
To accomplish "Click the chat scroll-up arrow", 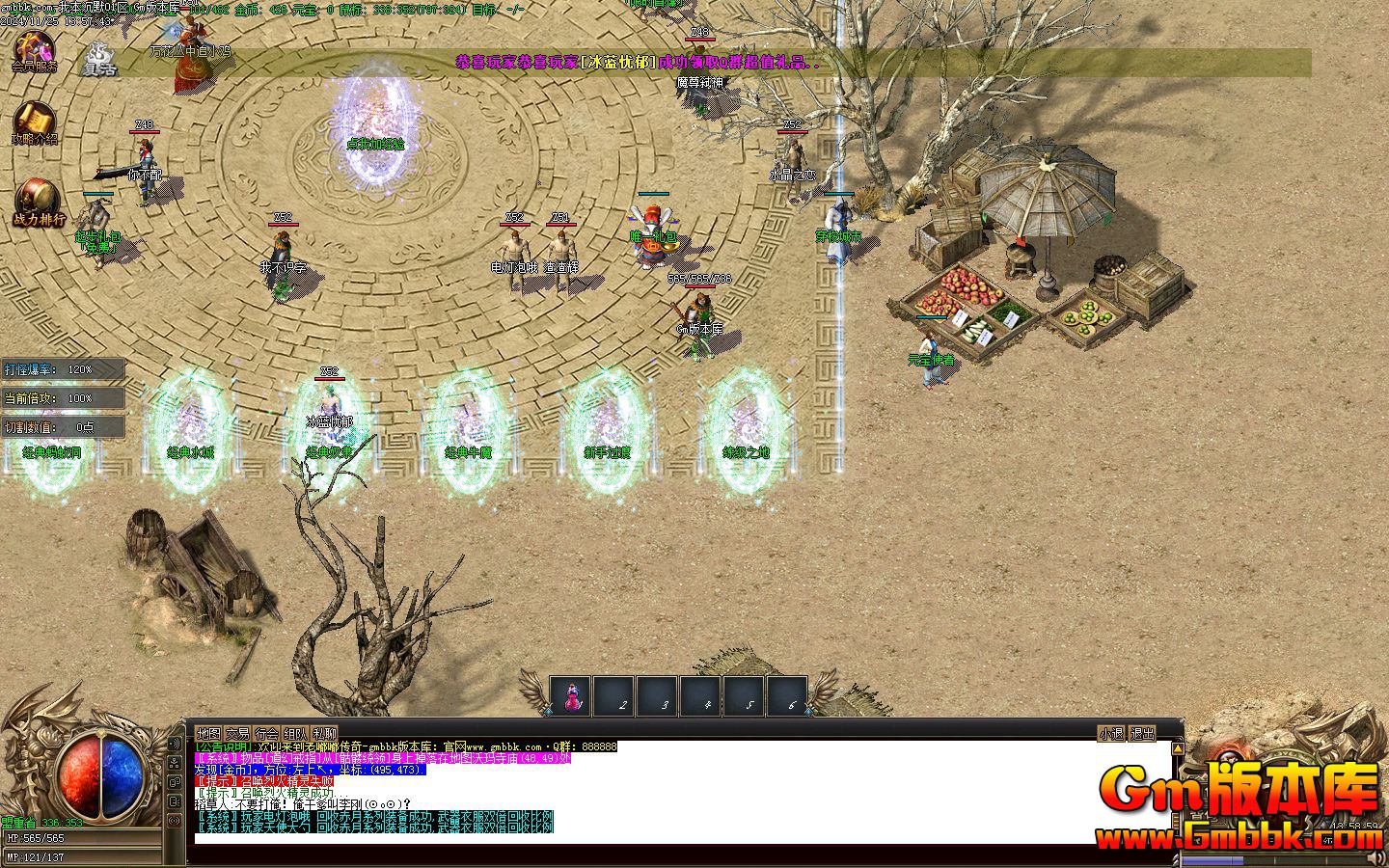I will (1178, 747).
